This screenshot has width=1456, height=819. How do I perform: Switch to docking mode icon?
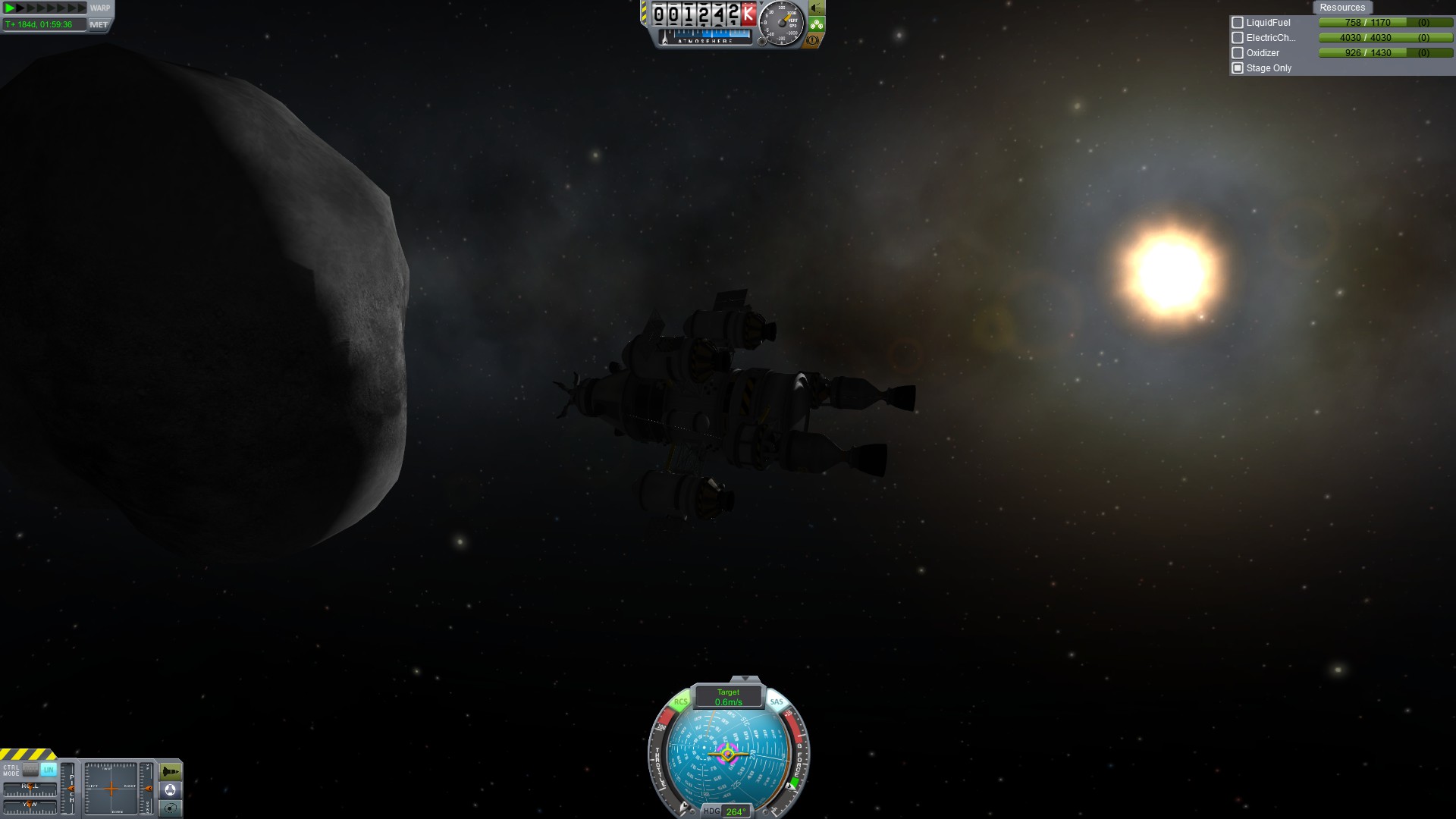(171, 790)
